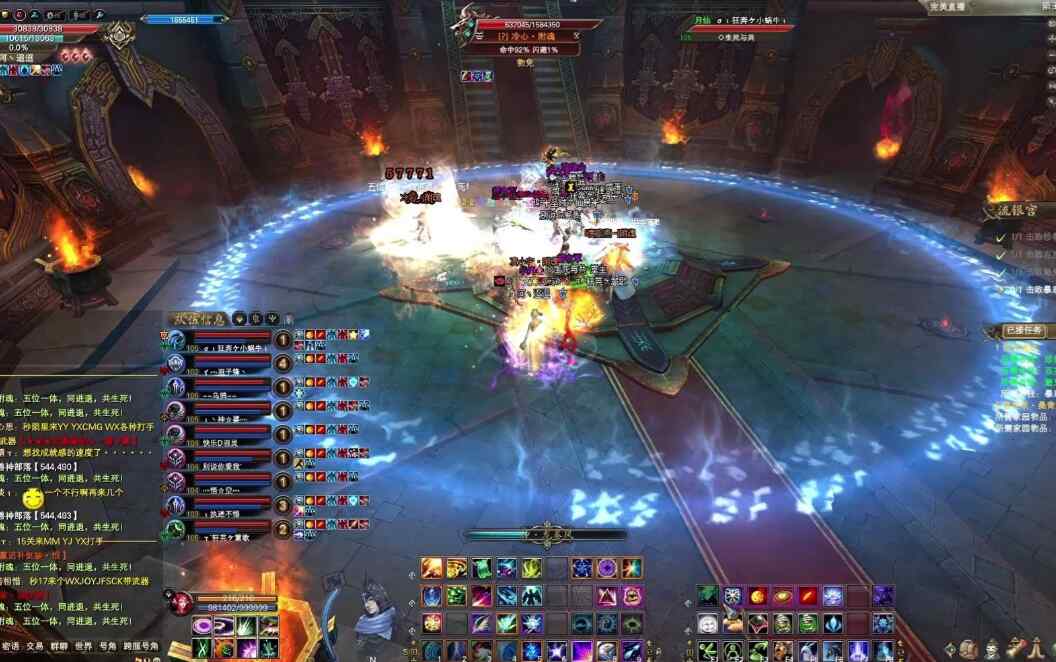1056x662 pixels.
Task: Select the 世界 chat channel tab
Action: coord(84,647)
